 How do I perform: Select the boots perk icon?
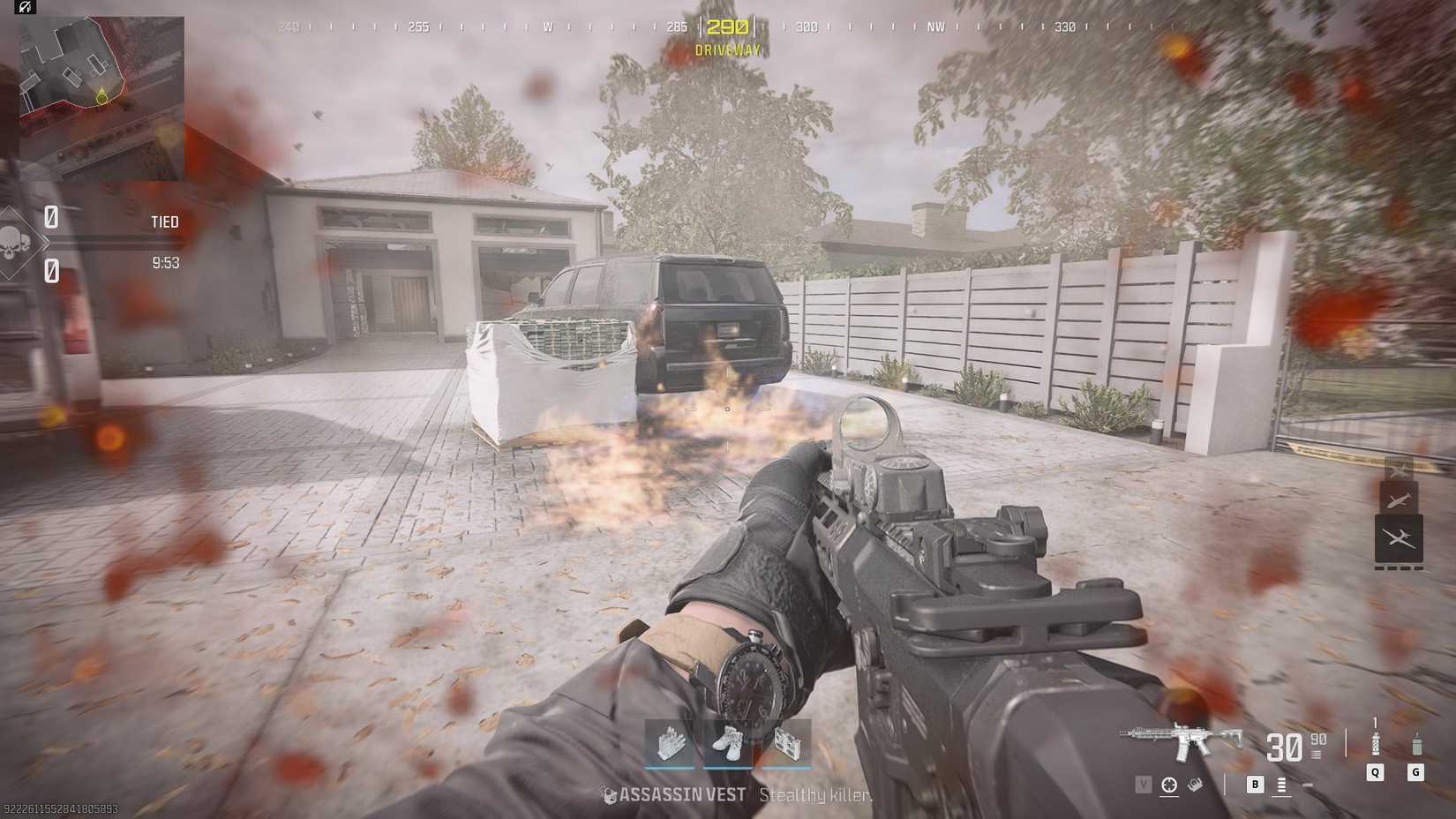[728, 744]
